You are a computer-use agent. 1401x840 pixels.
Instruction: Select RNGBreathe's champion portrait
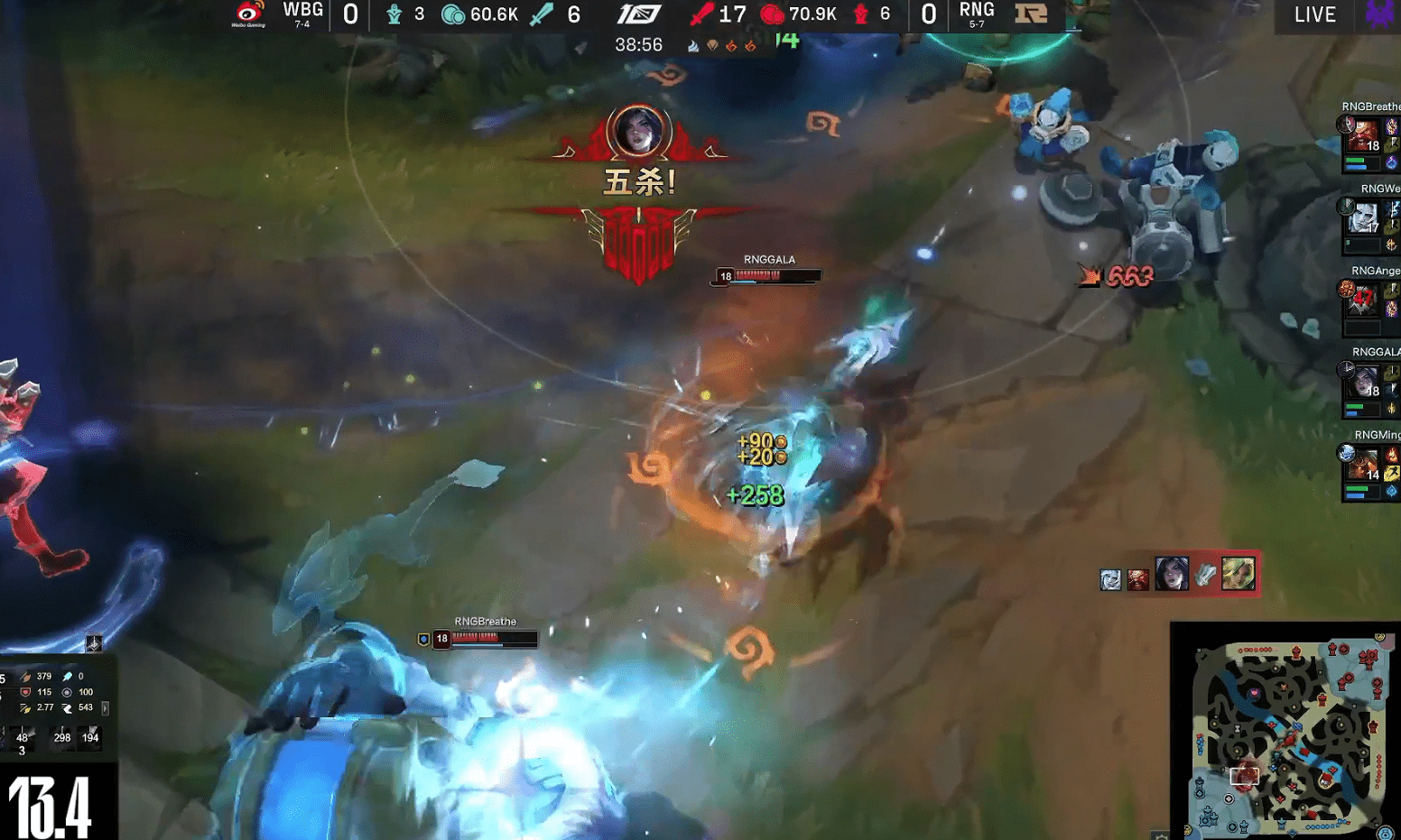point(1361,137)
